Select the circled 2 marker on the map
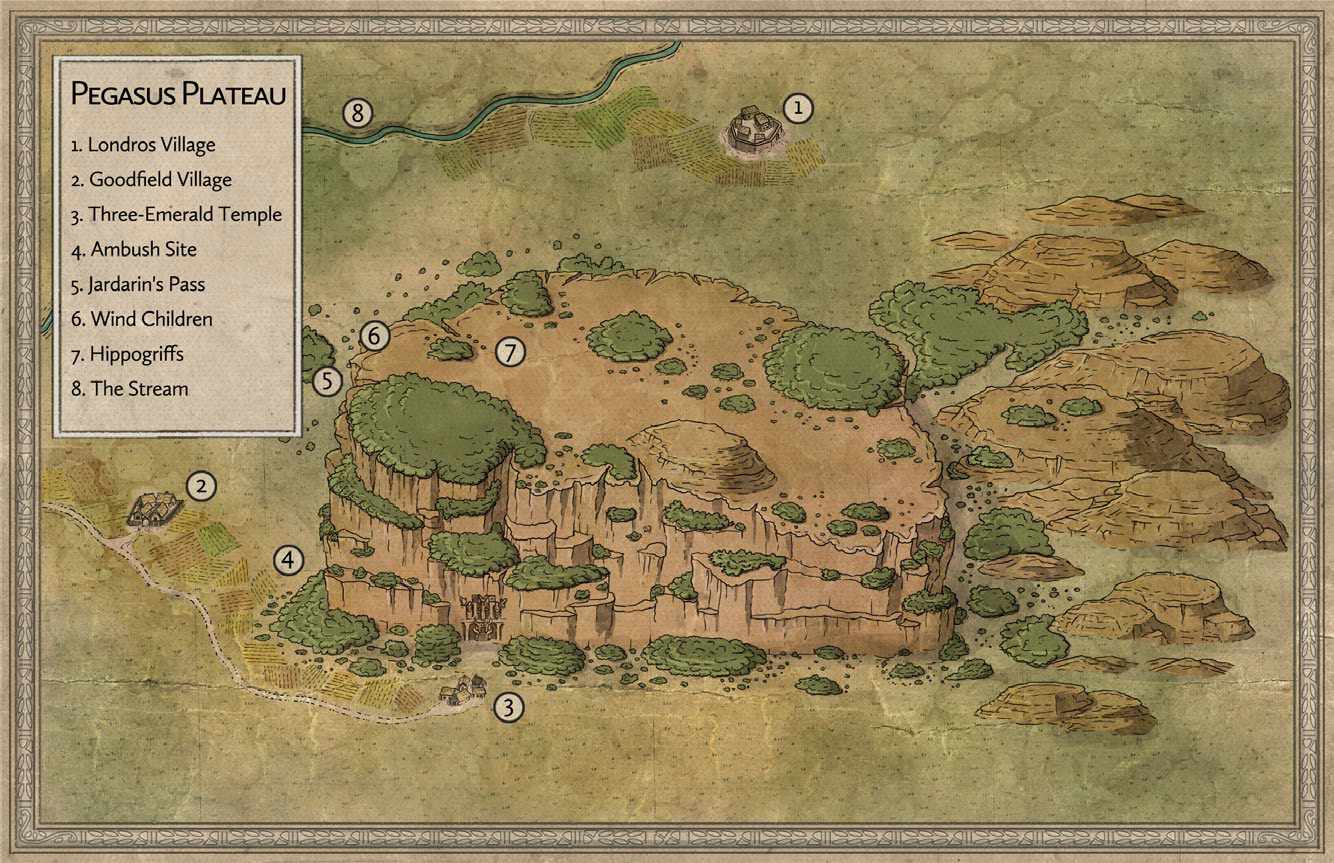Viewport: 1334px width, 863px height. tap(202, 487)
